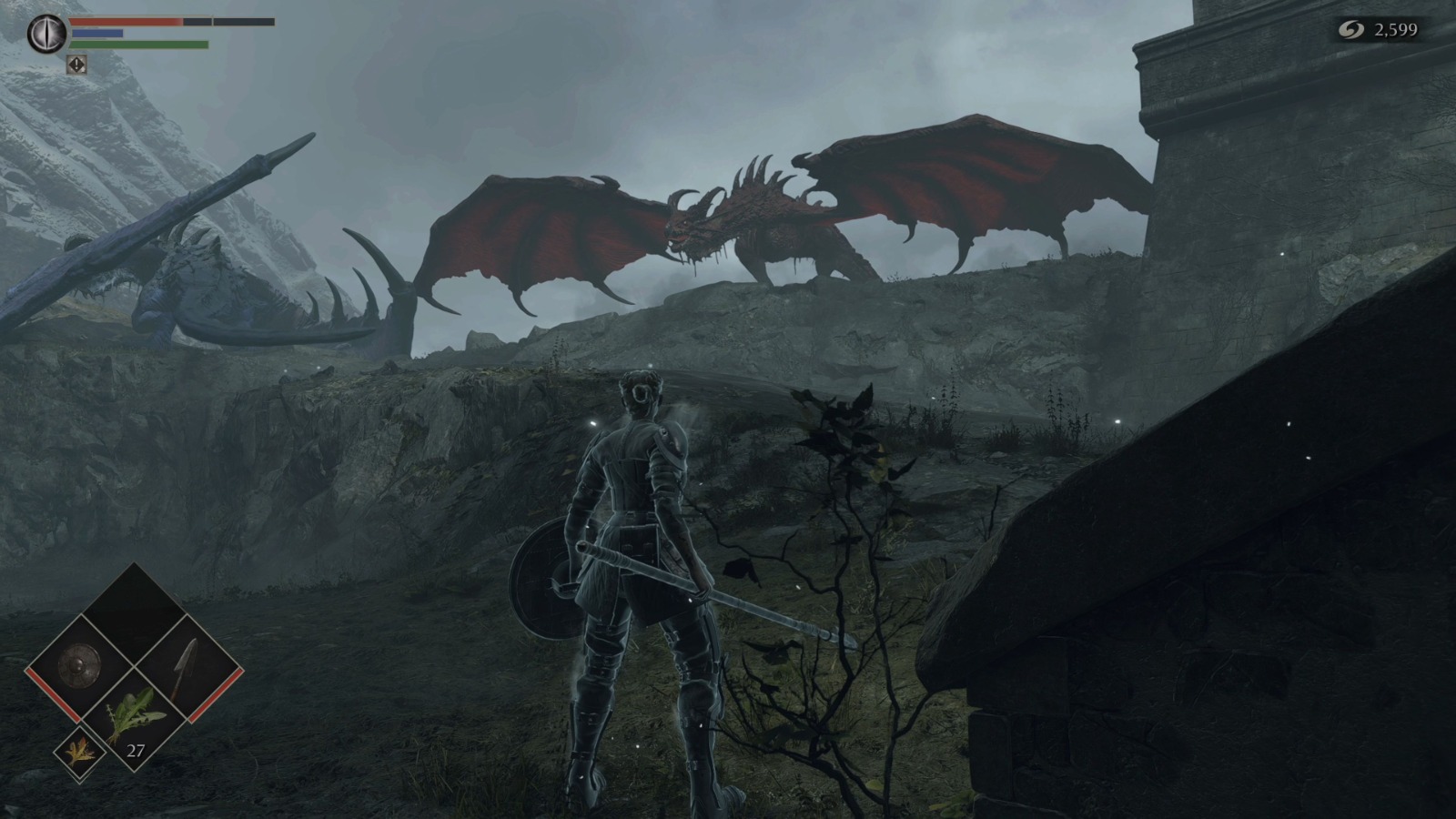Click the diamond exclamation alert icon
Viewport: 1456px width, 819px height.
[76, 64]
